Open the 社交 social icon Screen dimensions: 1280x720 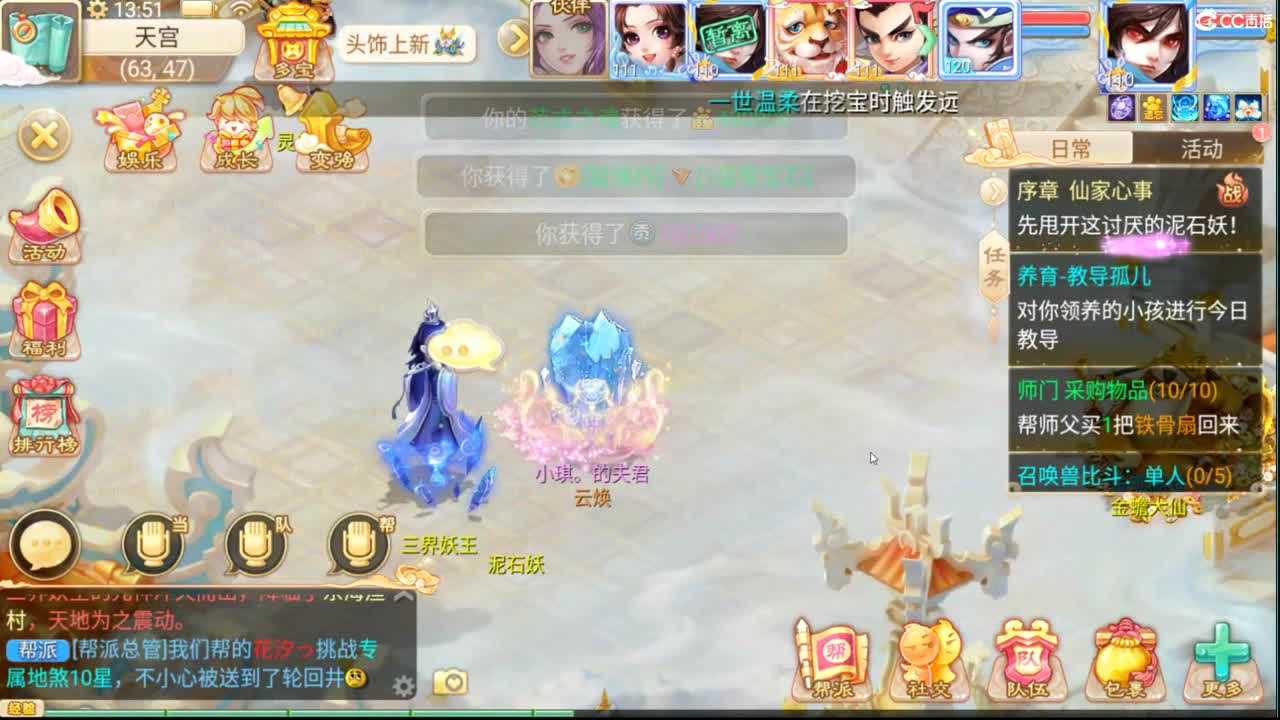click(928, 655)
